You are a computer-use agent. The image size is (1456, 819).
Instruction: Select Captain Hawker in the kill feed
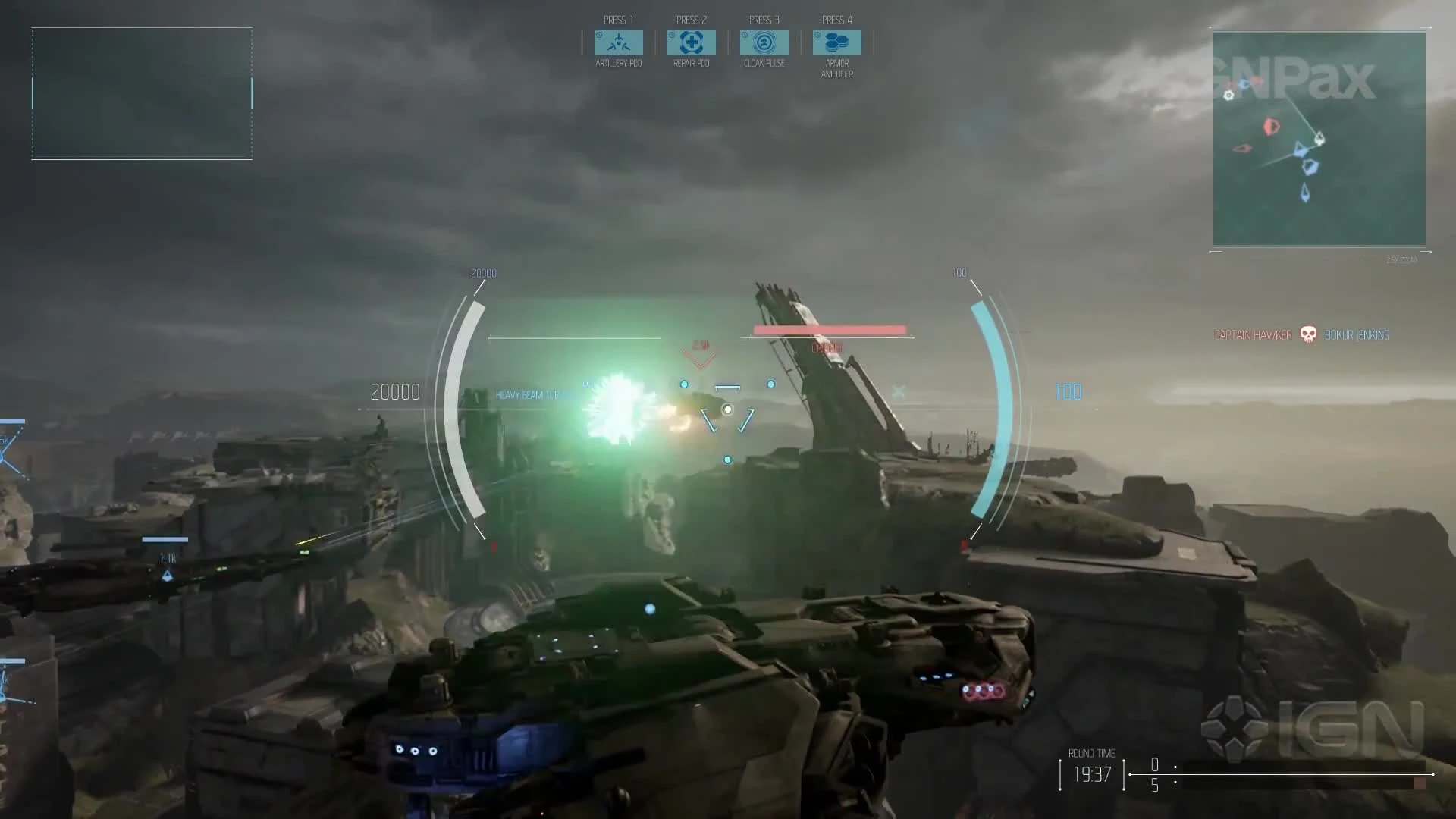click(x=1253, y=334)
